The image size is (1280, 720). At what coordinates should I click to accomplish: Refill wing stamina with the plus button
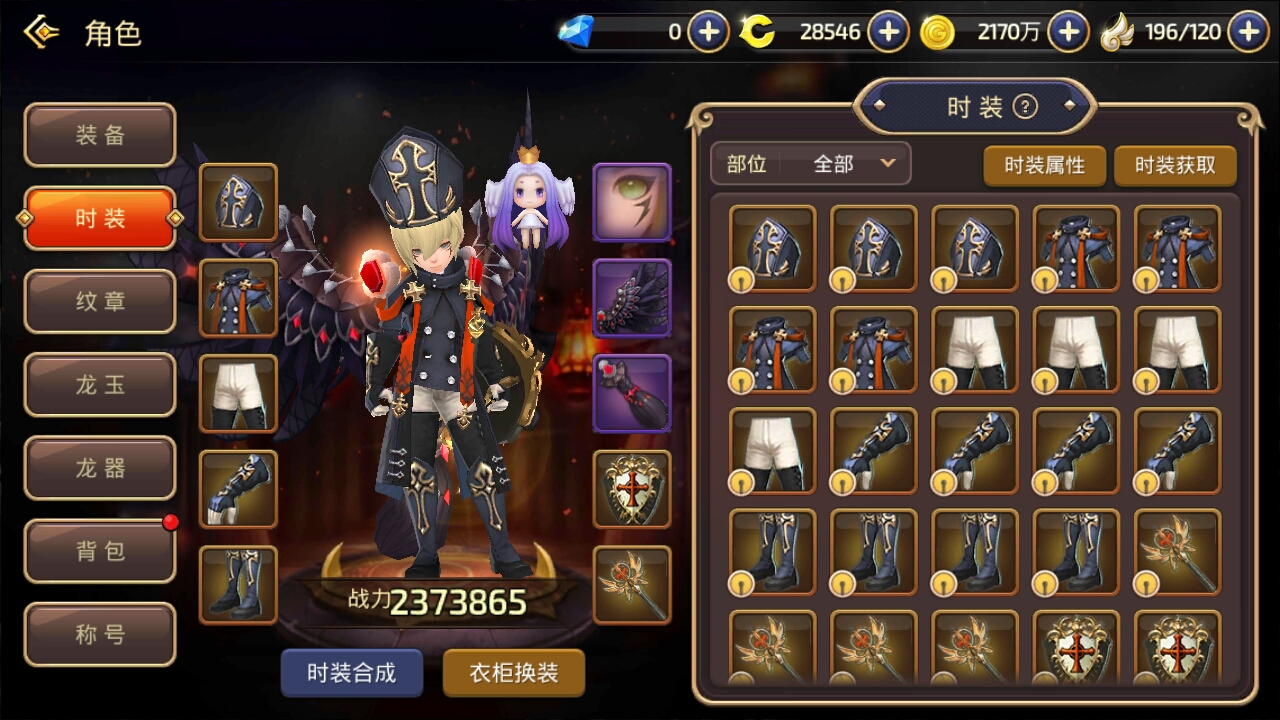tap(1248, 32)
